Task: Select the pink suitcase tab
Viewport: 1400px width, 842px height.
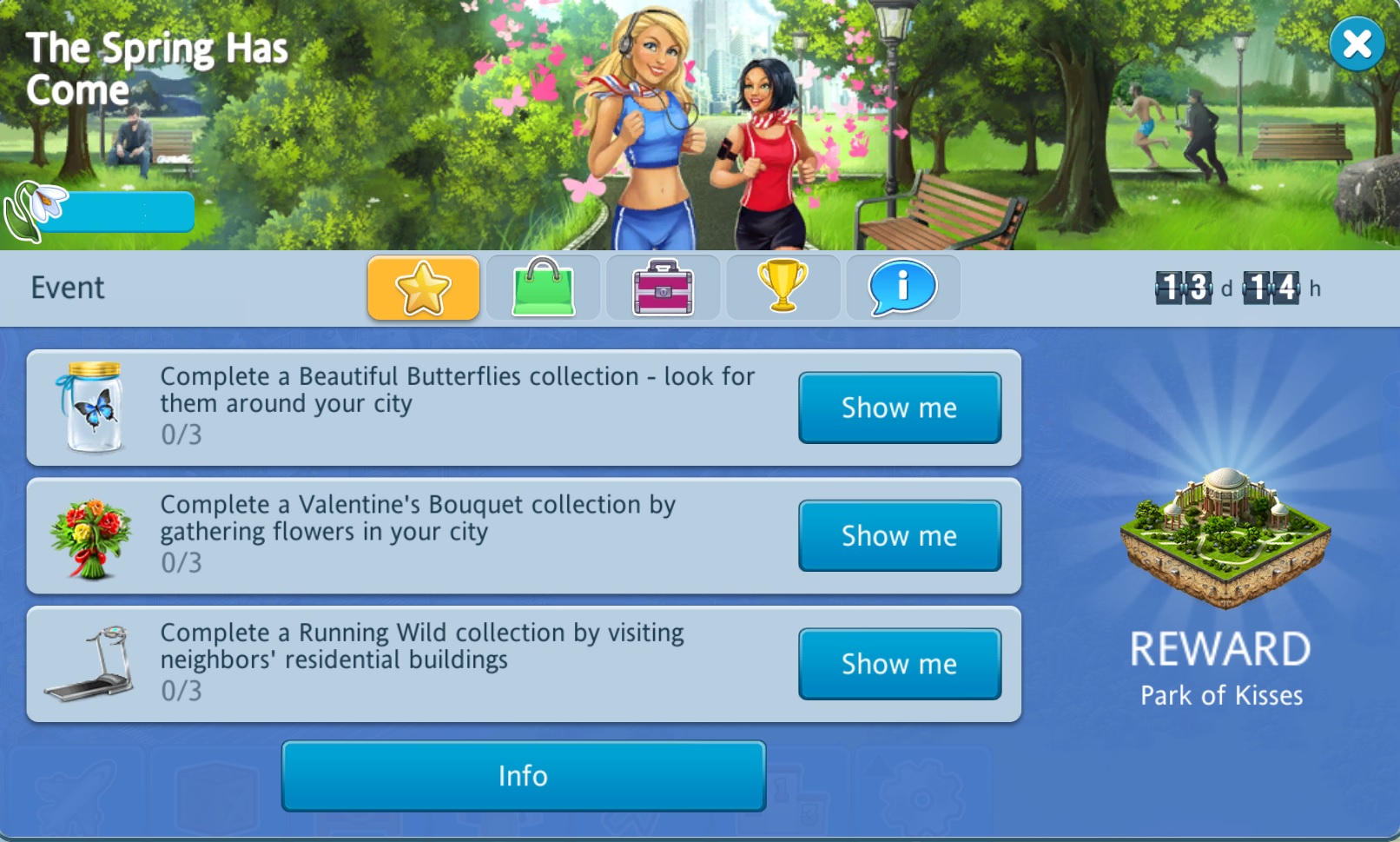Action: point(663,288)
